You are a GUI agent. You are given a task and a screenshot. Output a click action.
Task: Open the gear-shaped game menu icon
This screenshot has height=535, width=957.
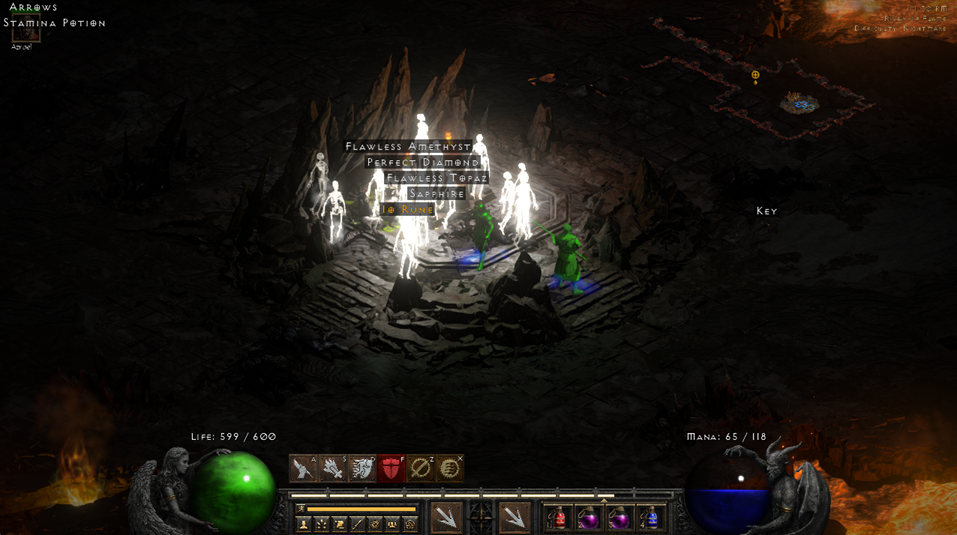pyautogui.click(x=410, y=524)
